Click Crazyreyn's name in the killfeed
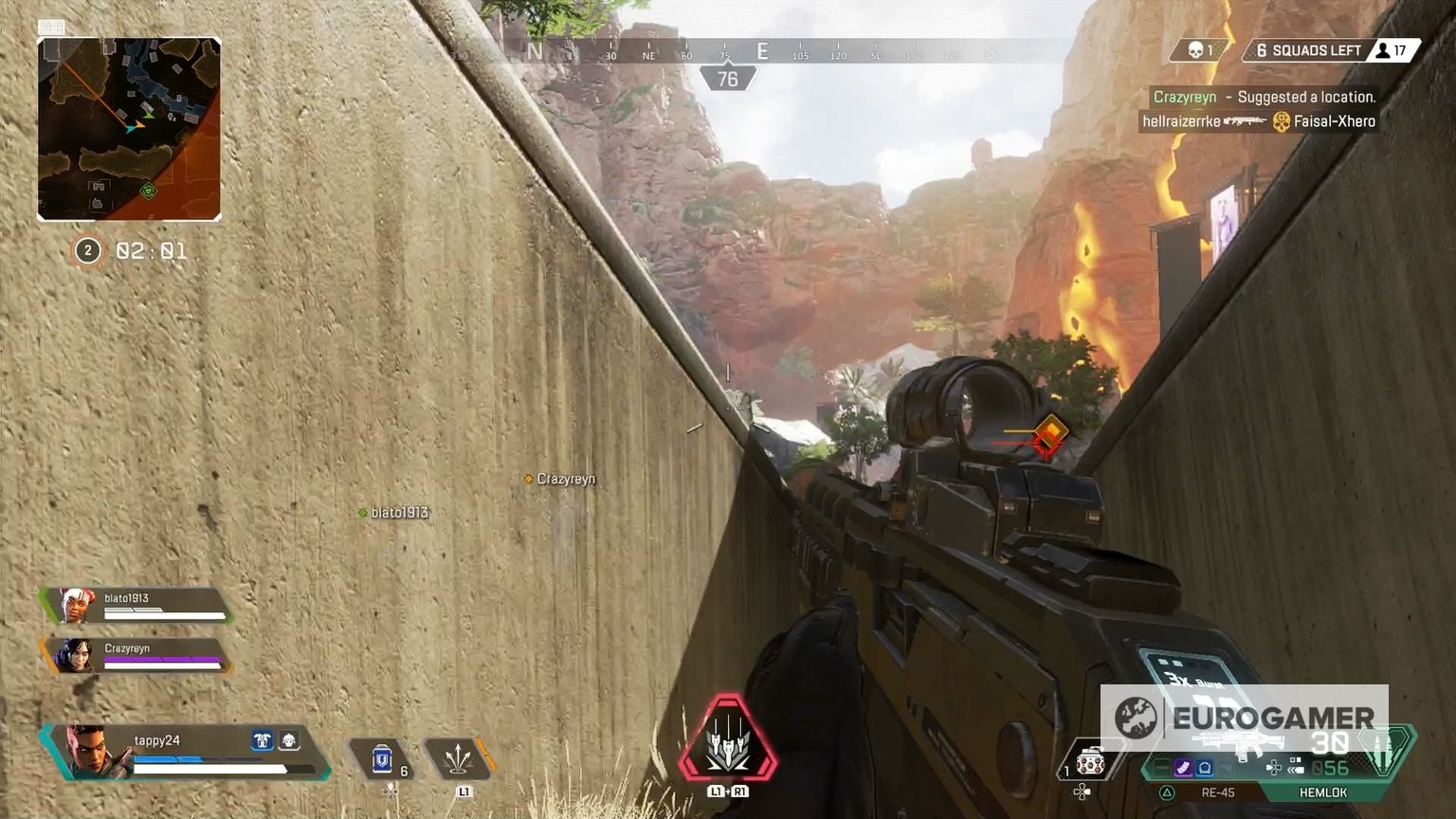Image resolution: width=1456 pixels, height=819 pixels. (x=1183, y=96)
